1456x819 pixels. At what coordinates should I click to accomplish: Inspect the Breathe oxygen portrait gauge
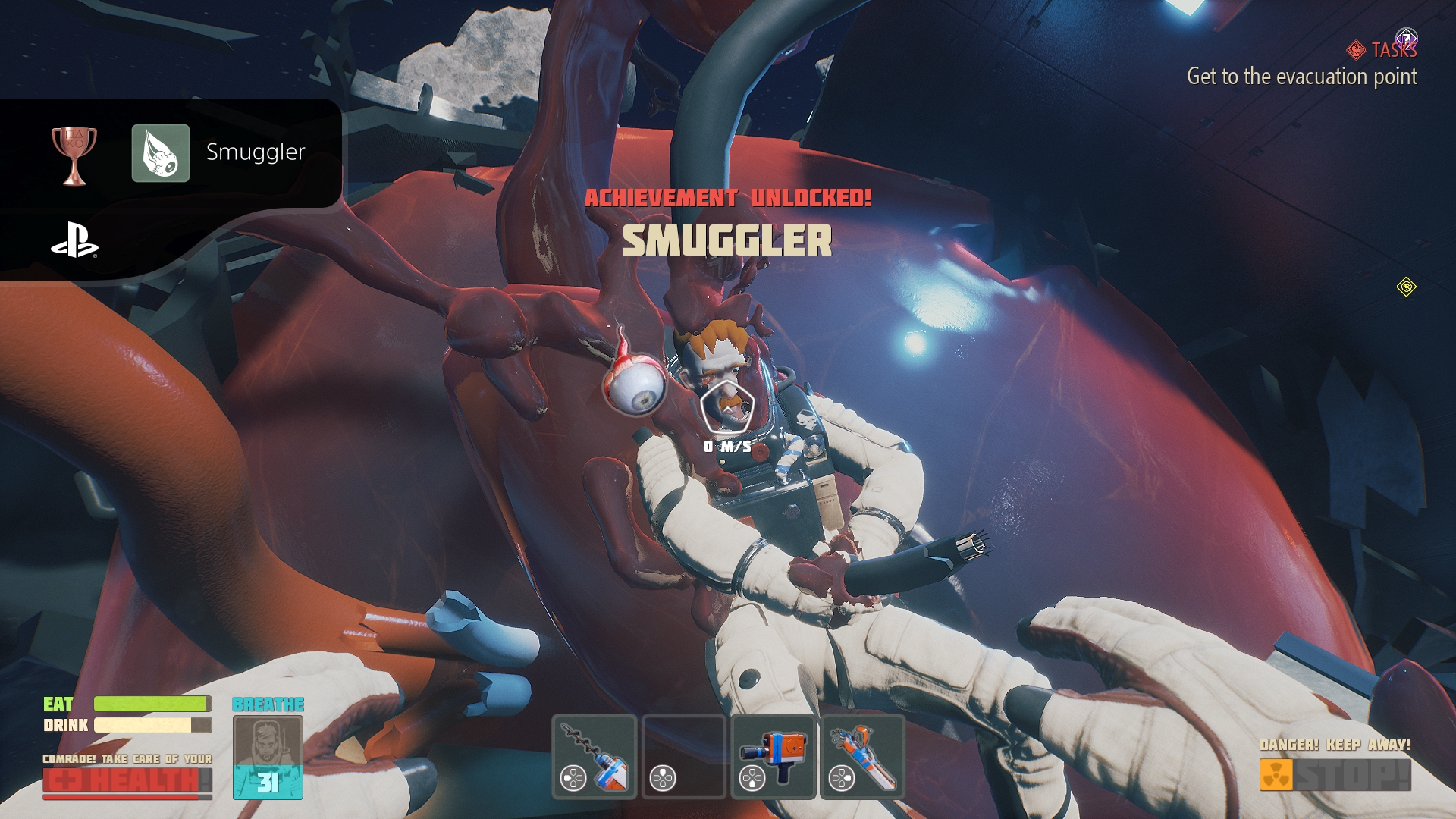coord(268,757)
